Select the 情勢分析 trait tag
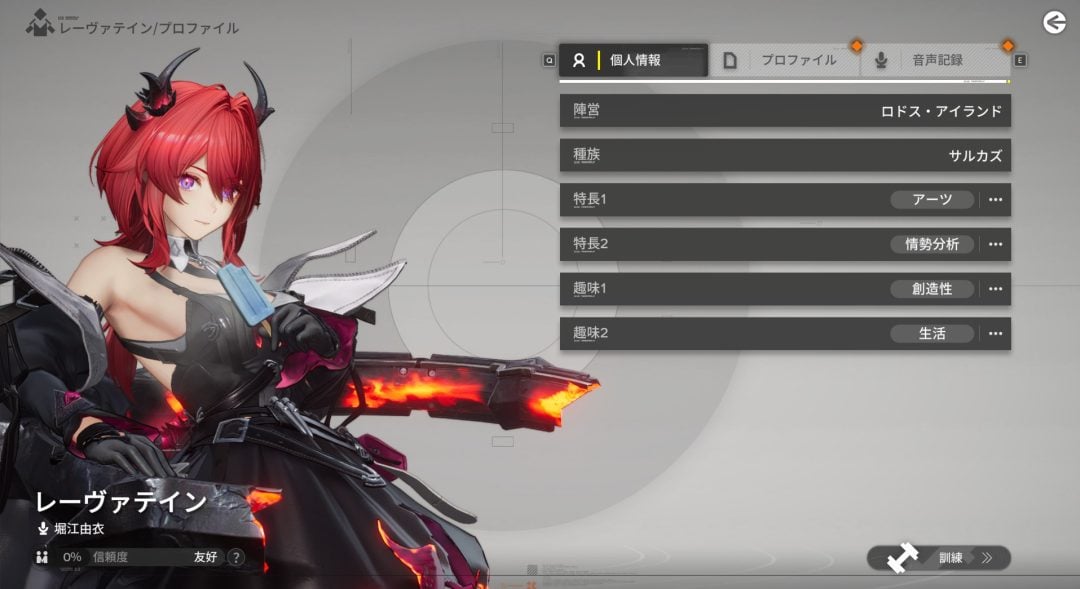1080x589 pixels. pos(932,244)
